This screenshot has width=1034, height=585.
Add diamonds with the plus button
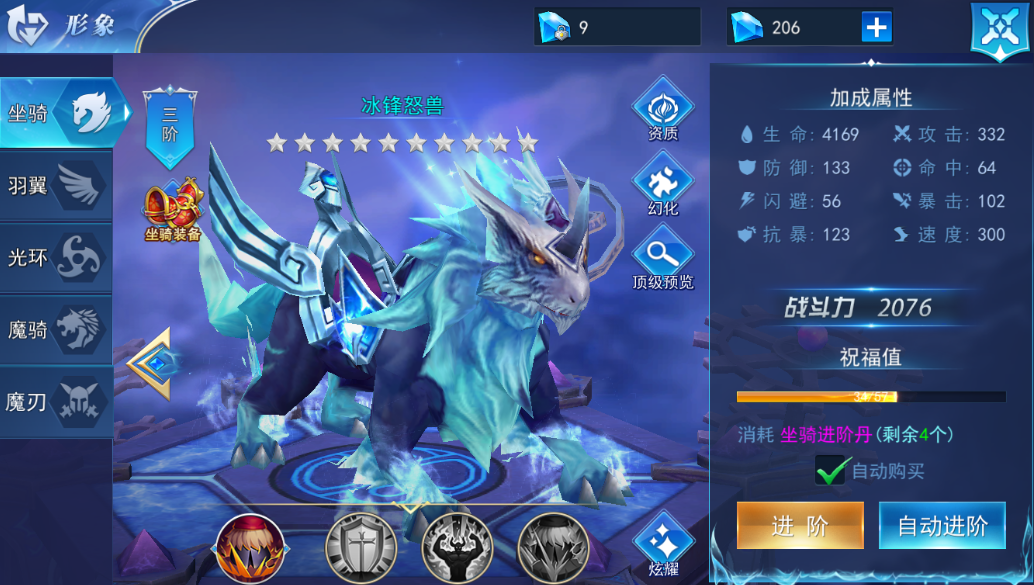click(x=876, y=28)
